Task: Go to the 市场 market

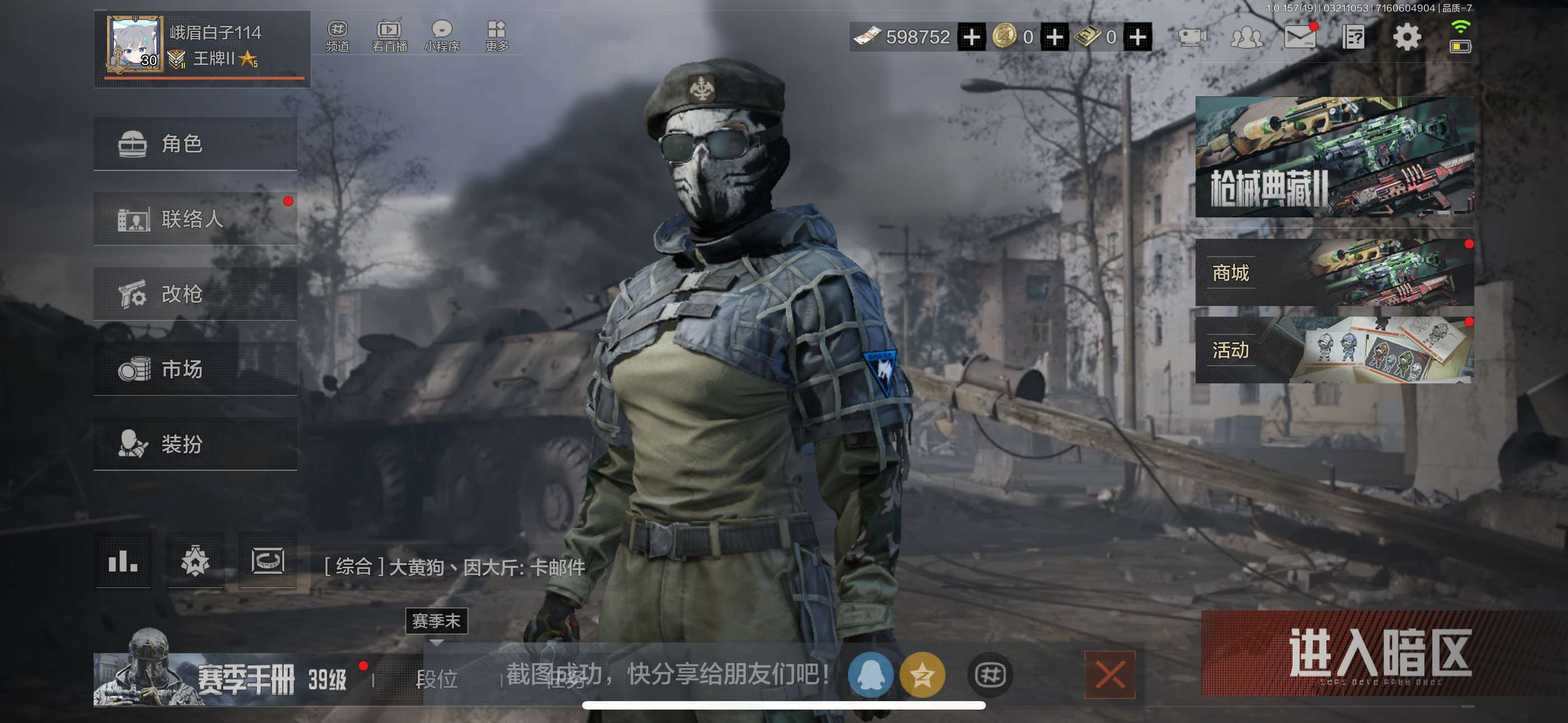Action: (x=195, y=369)
